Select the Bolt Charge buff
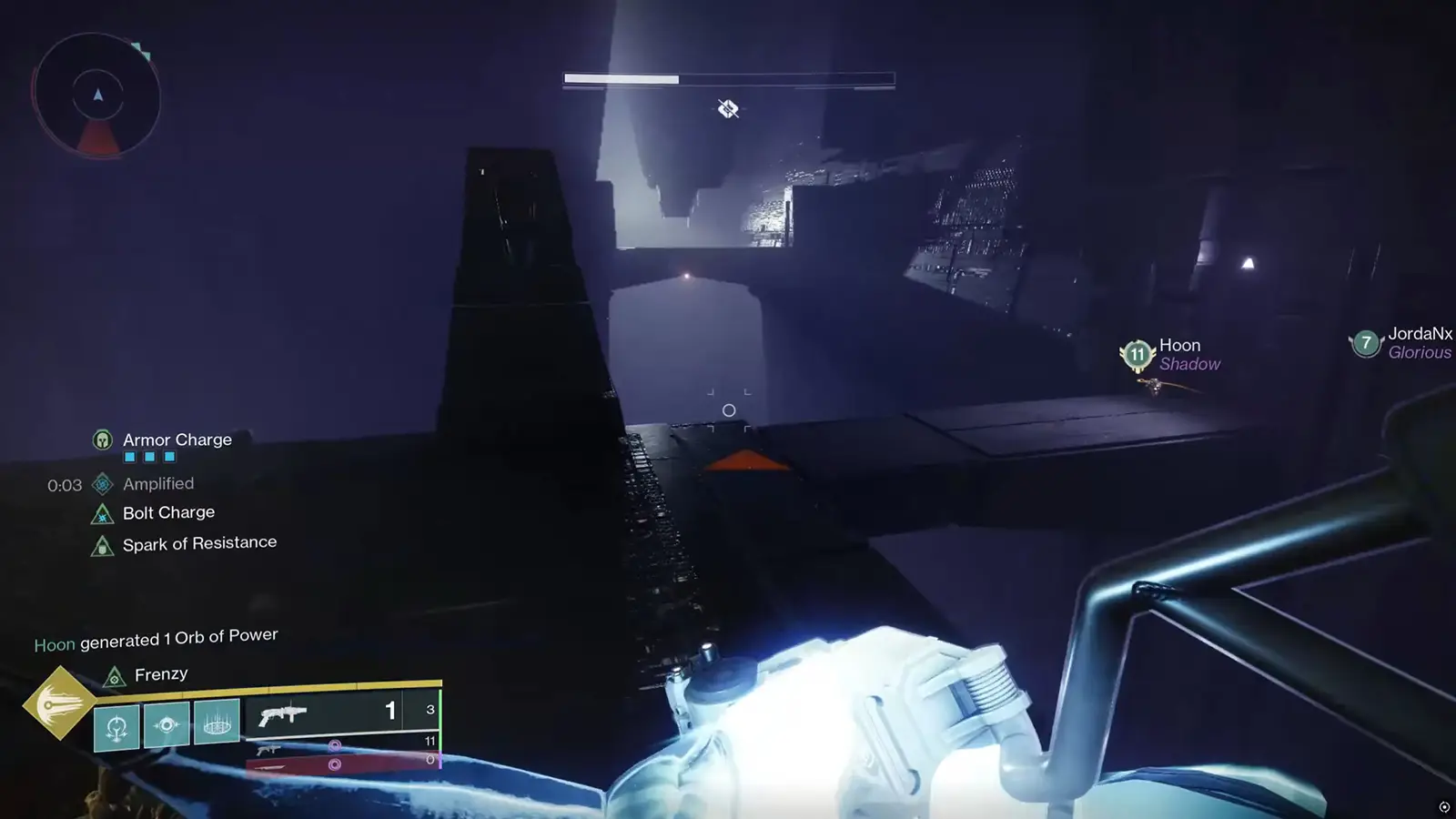1456x819 pixels. coord(168,513)
